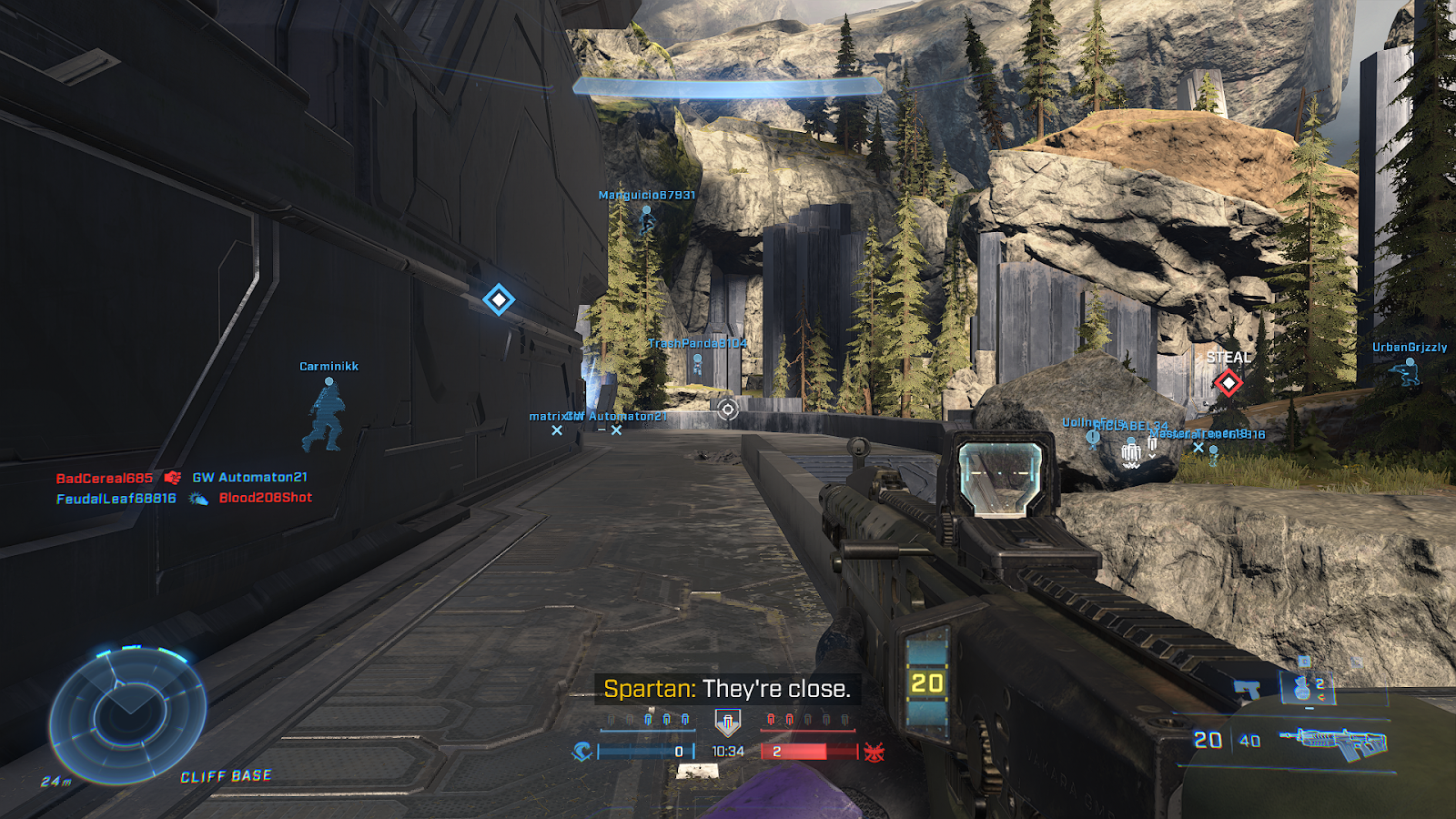The height and width of the screenshot is (819, 1456).
Task: Select the frag grenade icon
Action: click(1302, 687)
